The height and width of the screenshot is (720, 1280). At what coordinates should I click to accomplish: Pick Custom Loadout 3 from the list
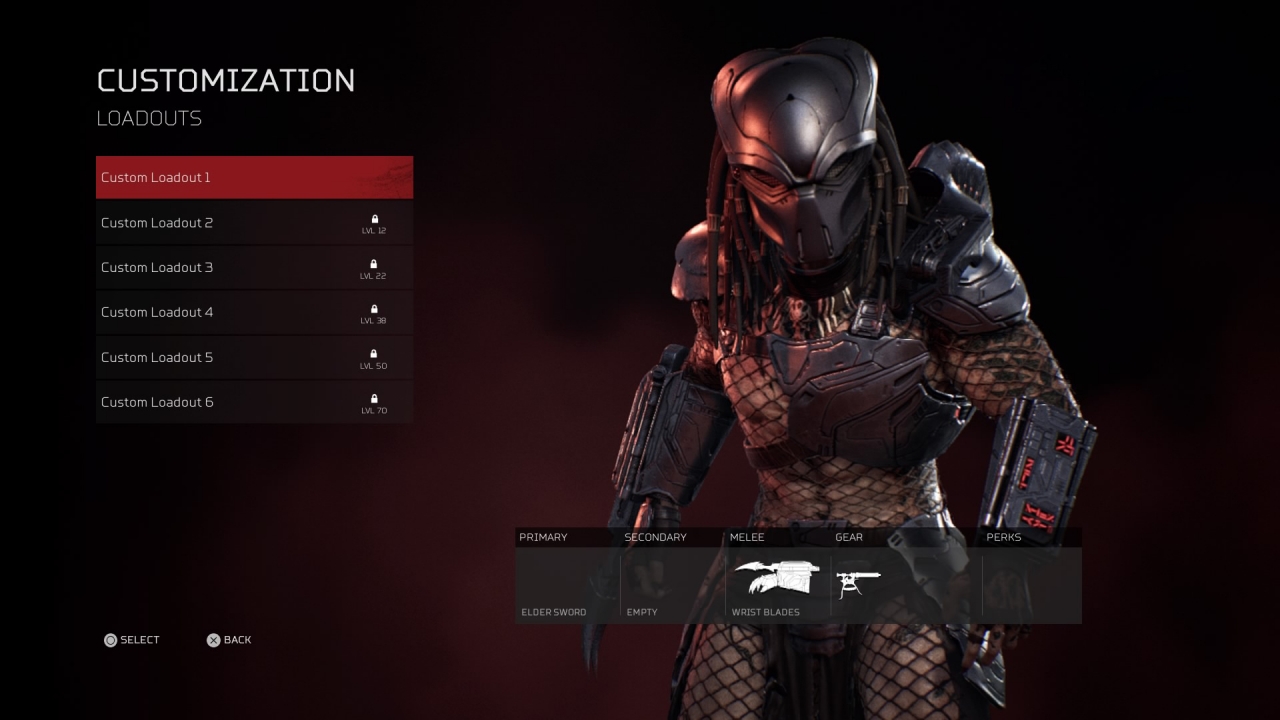(x=254, y=268)
